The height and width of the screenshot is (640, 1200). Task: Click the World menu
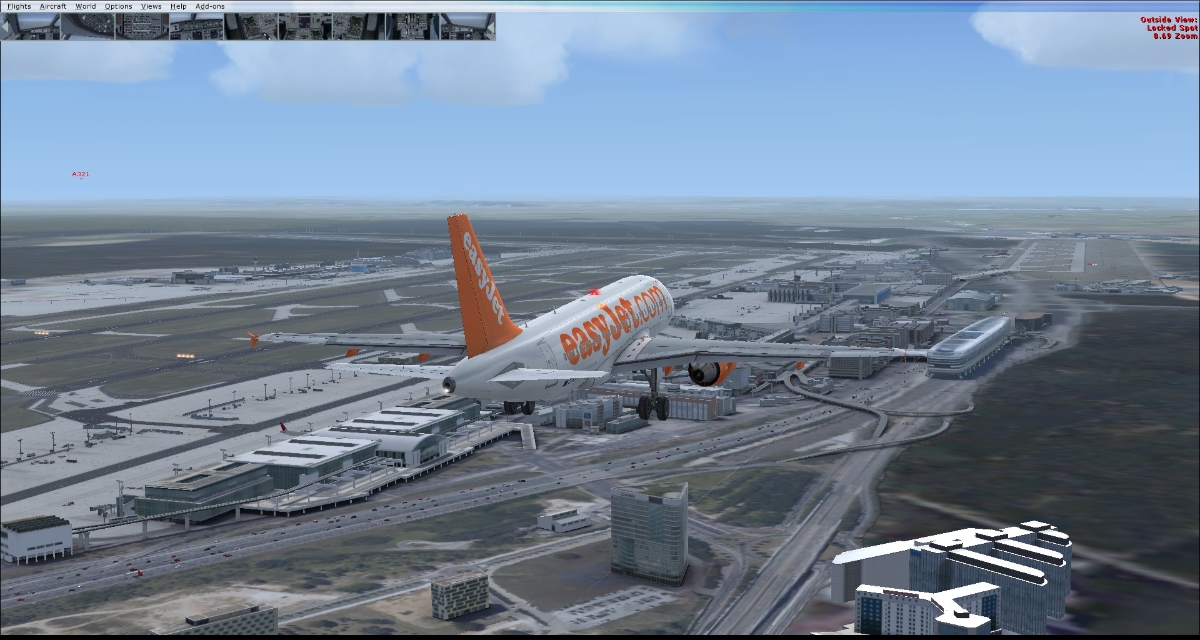pyautogui.click(x=86, y=6)
